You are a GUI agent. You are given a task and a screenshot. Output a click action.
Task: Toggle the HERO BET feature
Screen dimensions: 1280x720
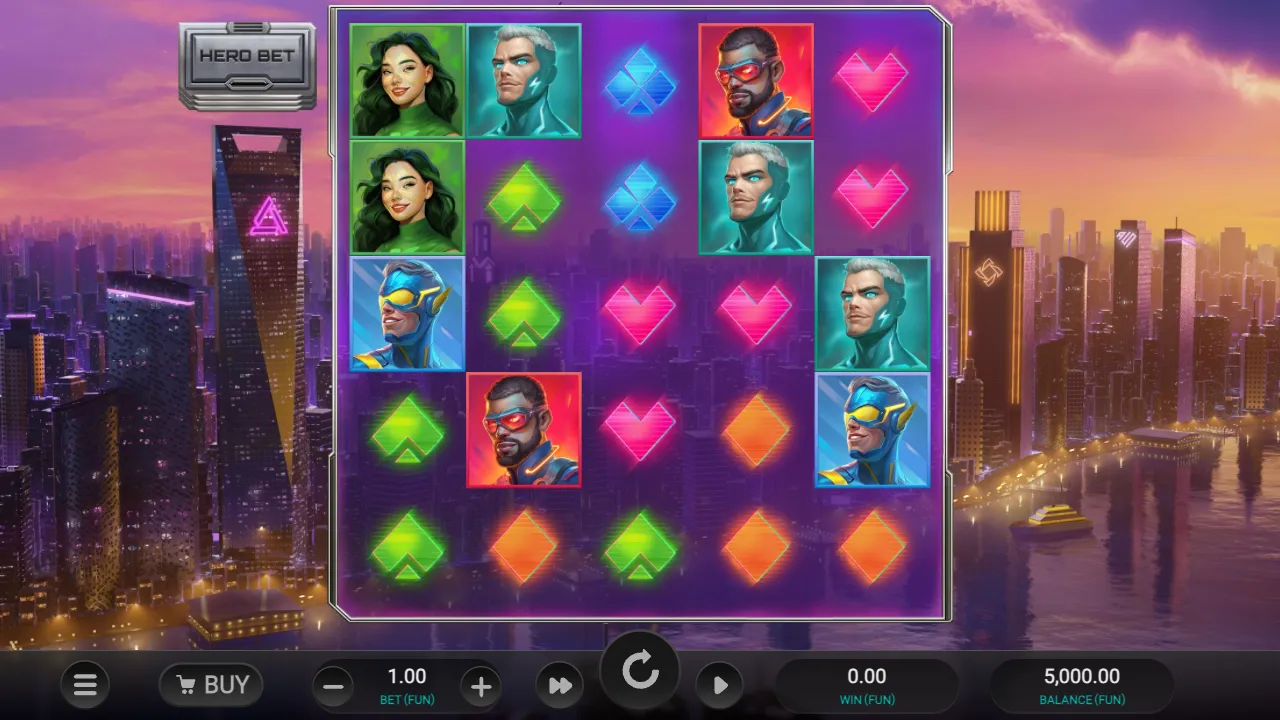[247, 56]
